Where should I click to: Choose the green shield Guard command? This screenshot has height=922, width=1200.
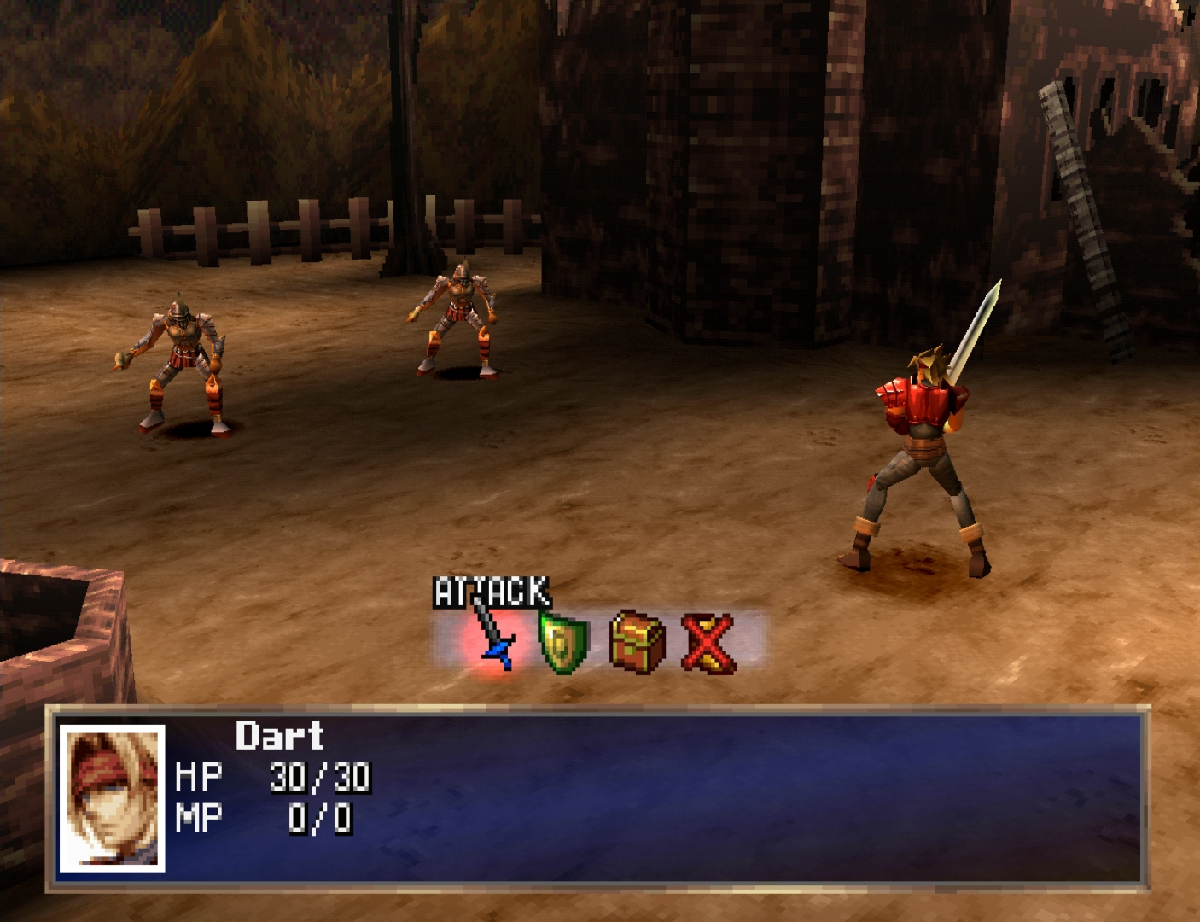pyautogui.click(x=564, y=642)
